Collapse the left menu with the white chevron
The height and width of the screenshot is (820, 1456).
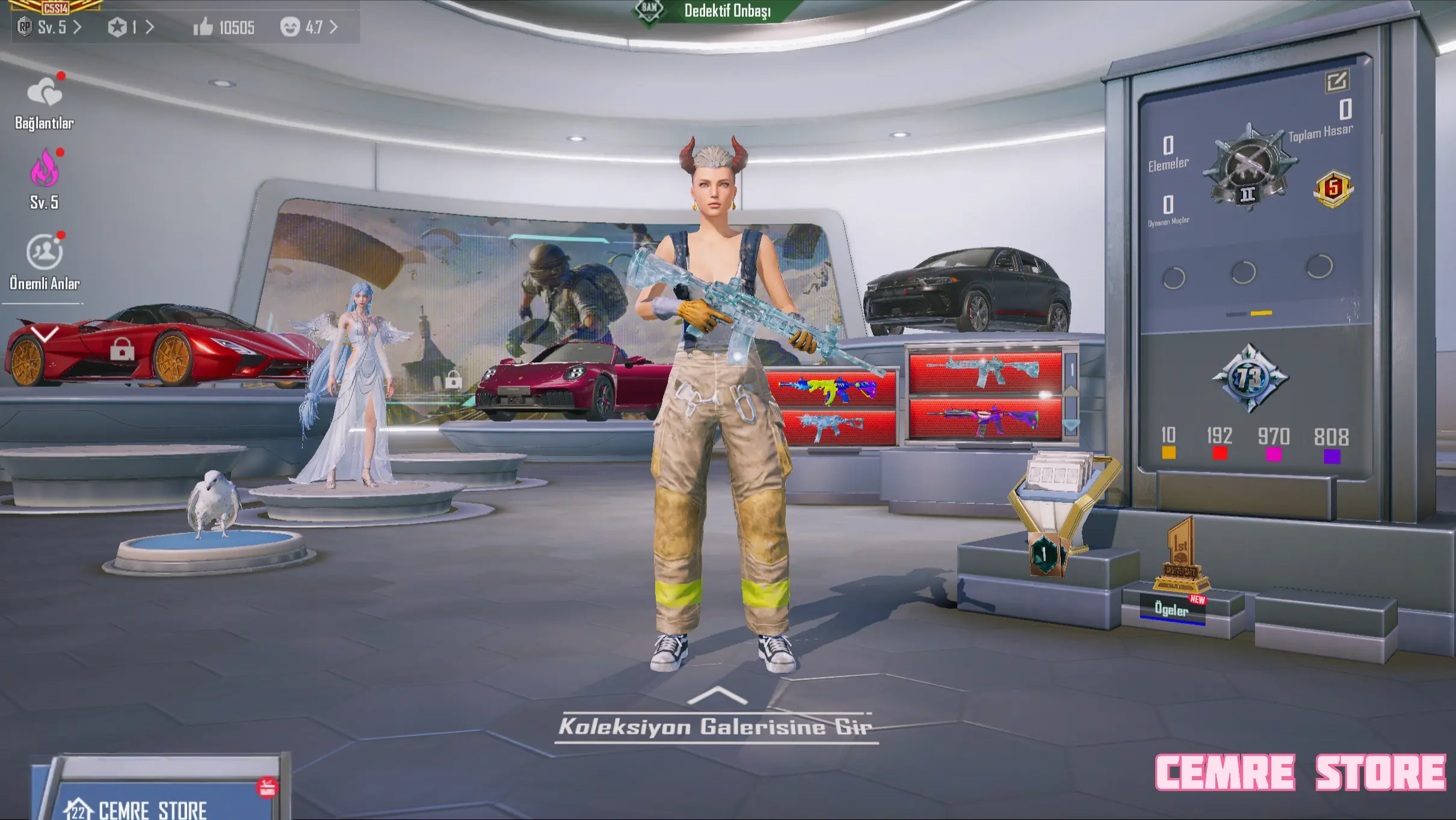click(44, 333)
